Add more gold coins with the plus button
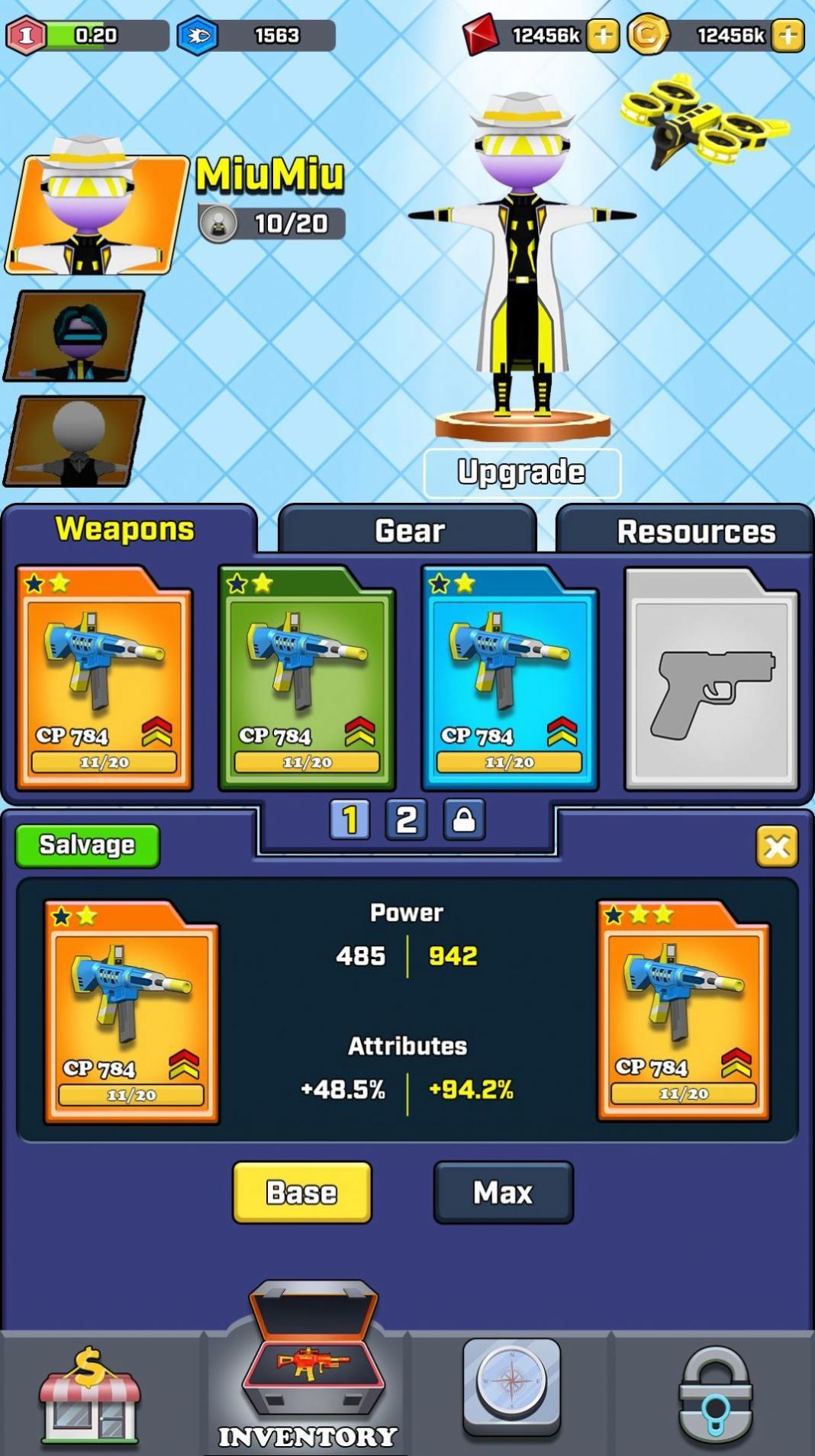 click(x=788, y=35)
